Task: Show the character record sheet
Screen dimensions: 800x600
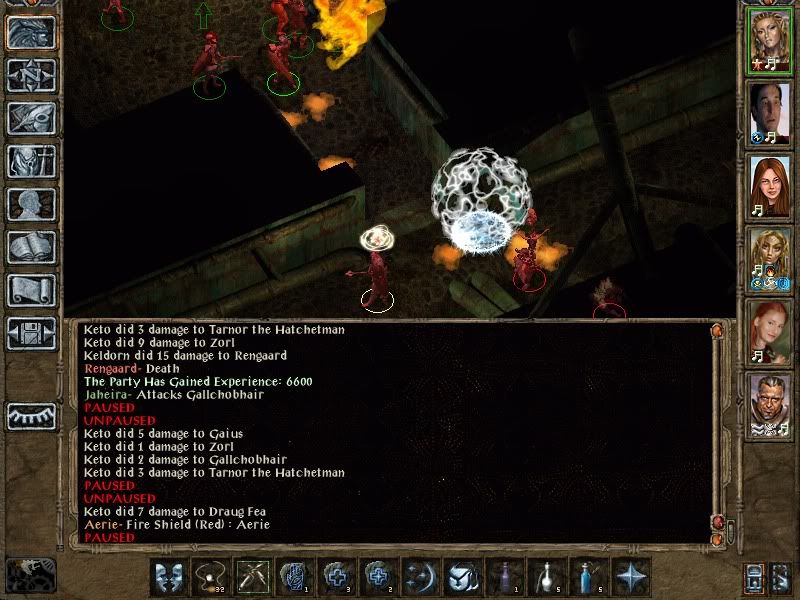Action: [31, 204]
